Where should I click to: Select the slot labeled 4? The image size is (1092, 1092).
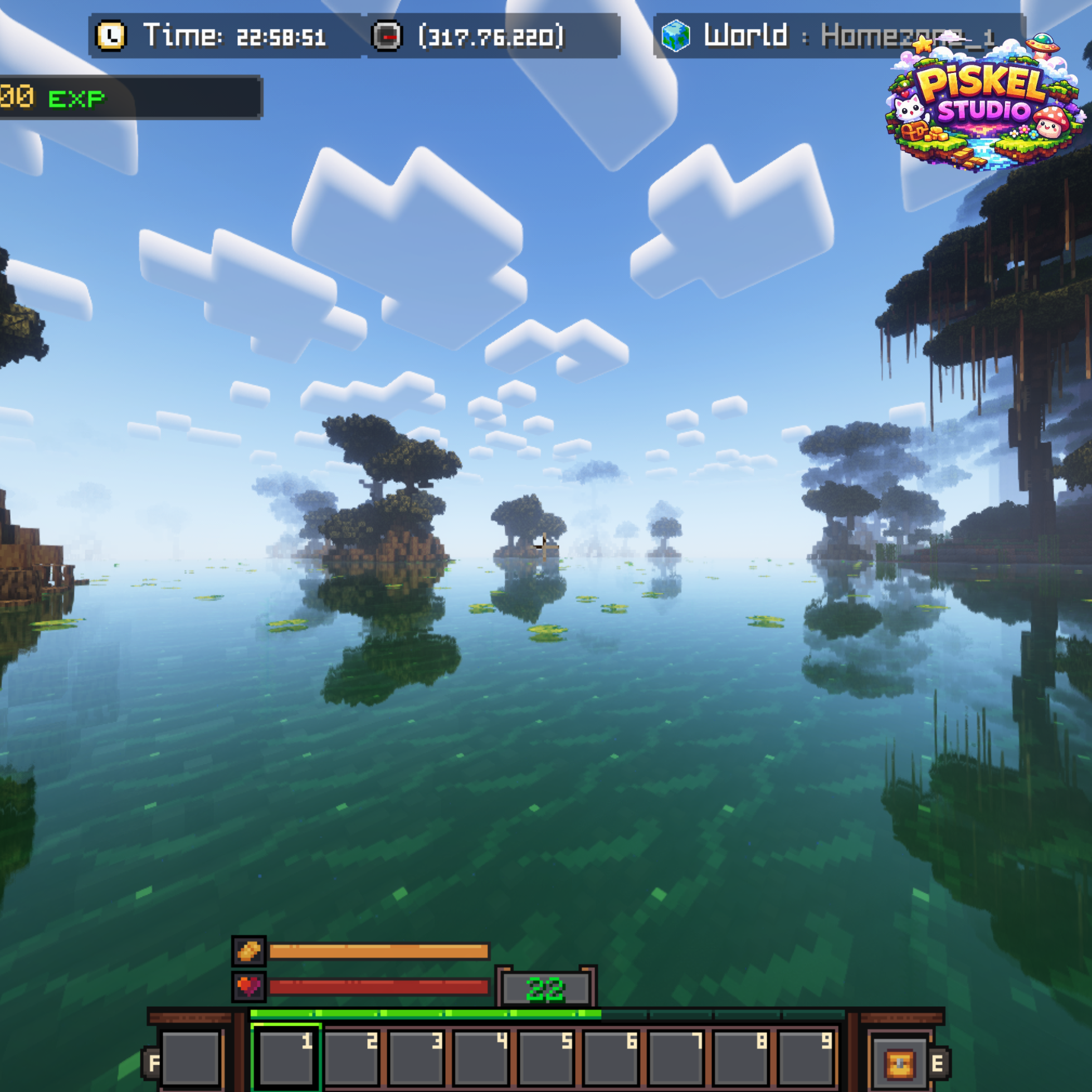click(x=481, y=1058)
